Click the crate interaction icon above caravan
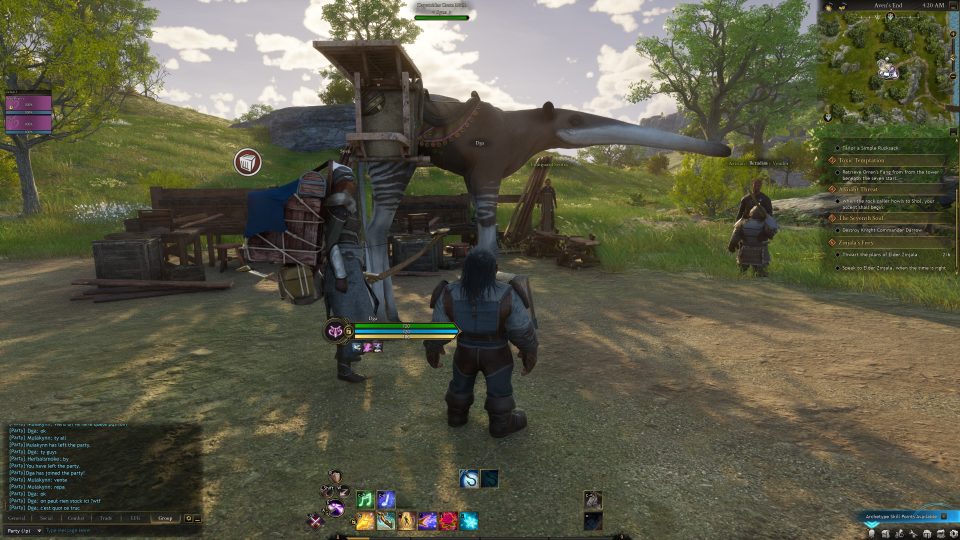960x540 pixels. [x=248, y=162]
